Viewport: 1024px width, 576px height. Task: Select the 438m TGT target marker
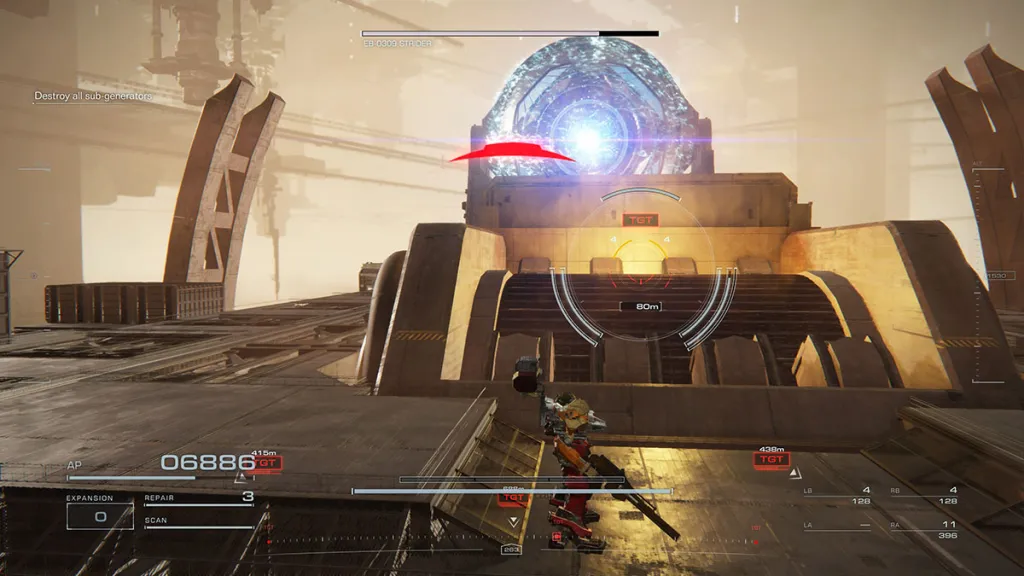pos(771,460)
